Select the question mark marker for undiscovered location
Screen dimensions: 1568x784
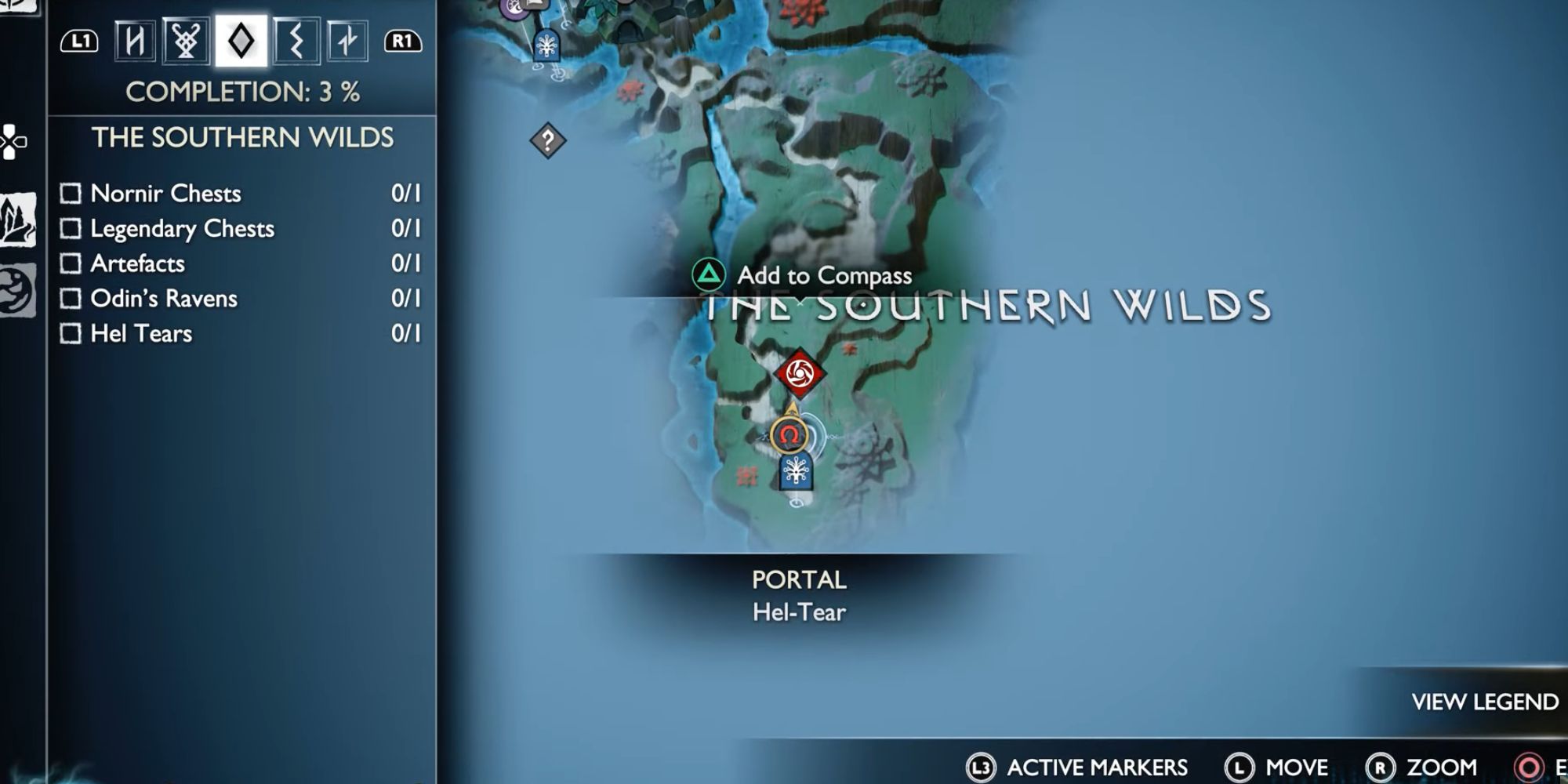[x=547, y=140]
